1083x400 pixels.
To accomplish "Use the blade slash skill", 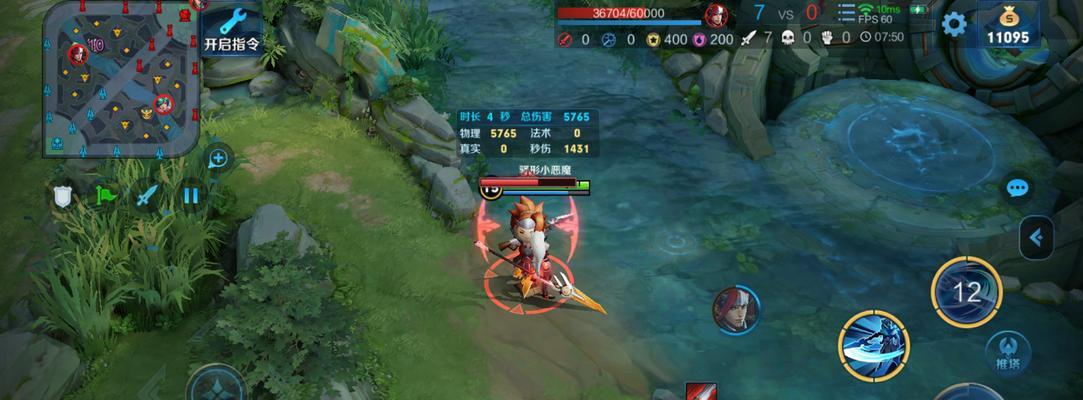I will pyautogui.click(x=873, y=346).
